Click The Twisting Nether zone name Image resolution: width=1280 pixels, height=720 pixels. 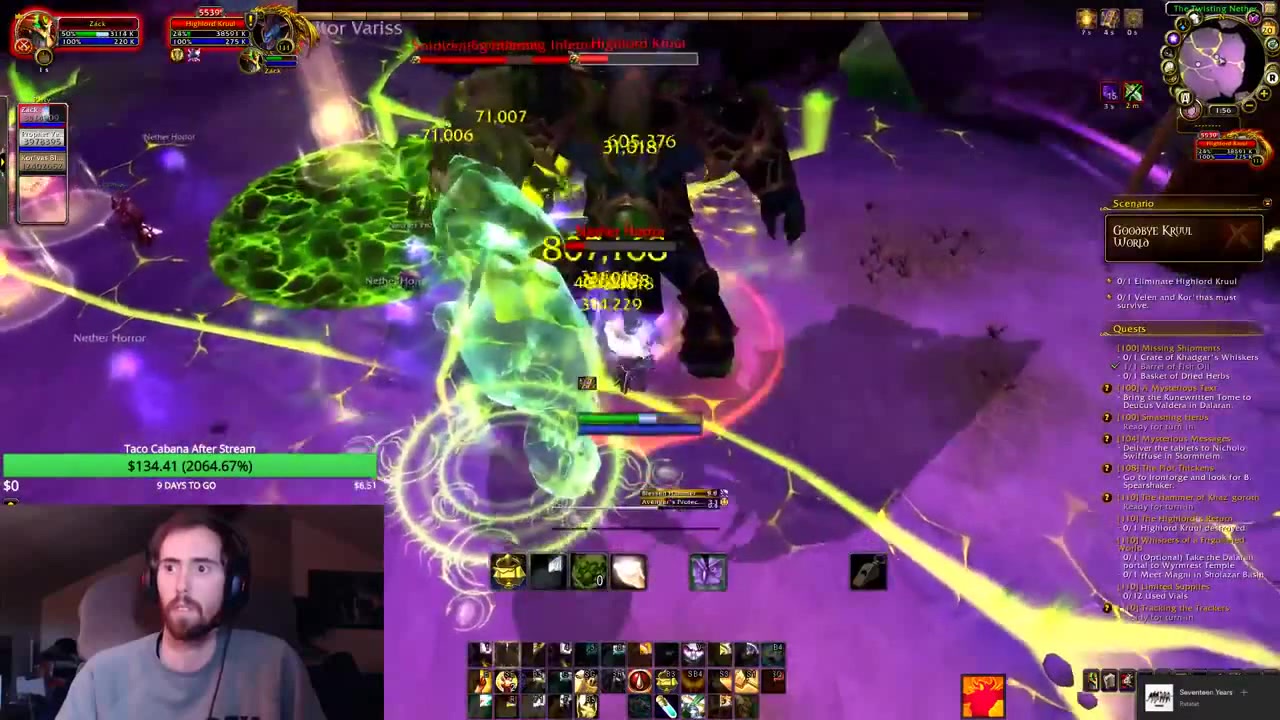(1214, 8)
